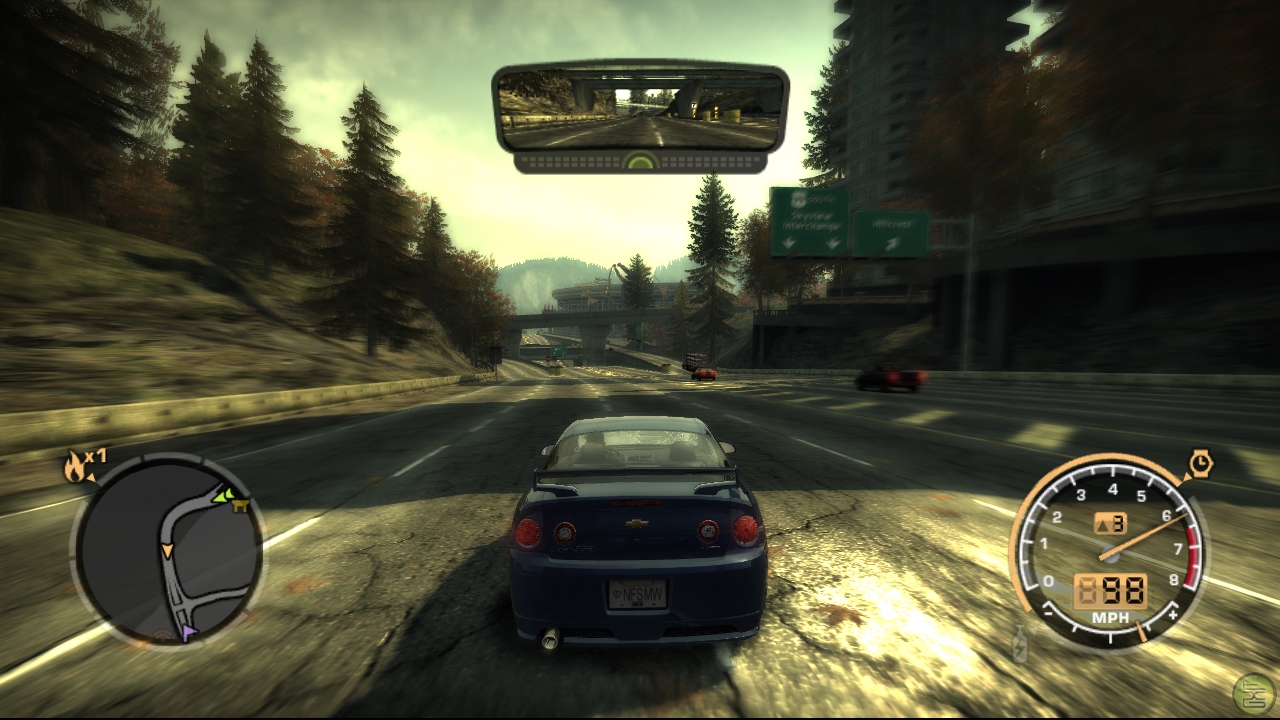1280x720 pixels.
Task: Click the nitrous bottle icon
Action: [1018, 645]
